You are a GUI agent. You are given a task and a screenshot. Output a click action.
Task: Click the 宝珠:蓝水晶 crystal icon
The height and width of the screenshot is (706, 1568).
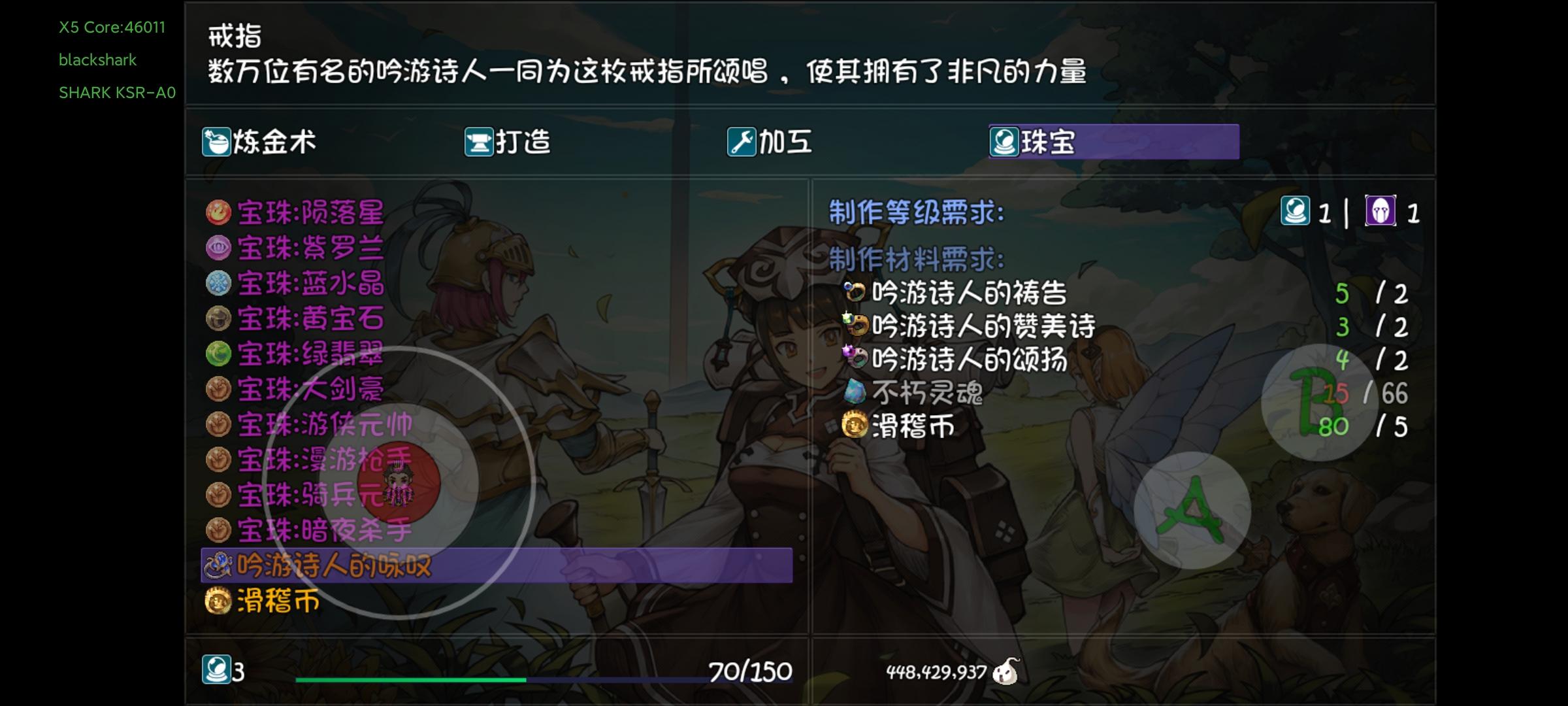(220, 284)
